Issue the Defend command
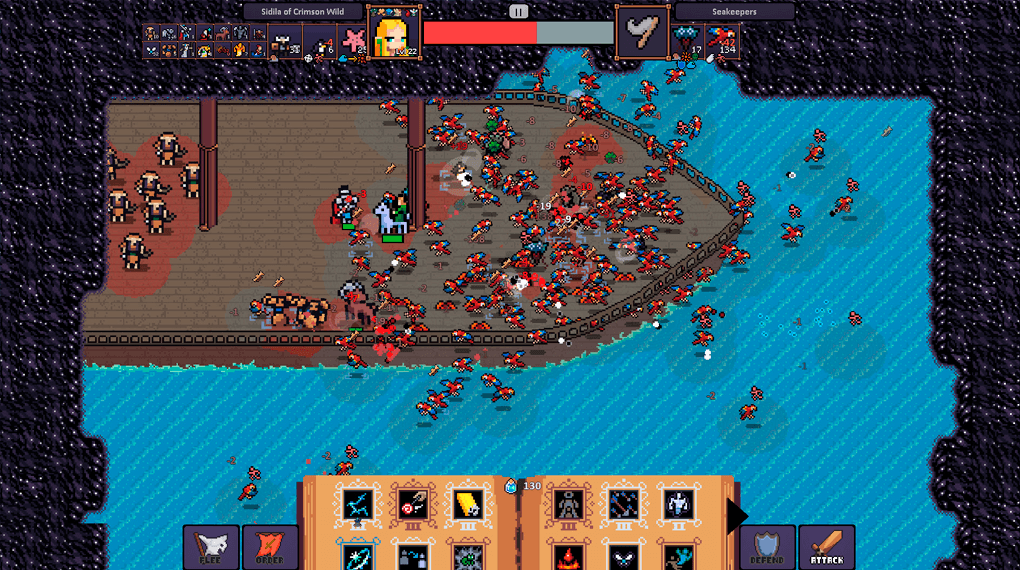This screenshot has height=570, width=1020. (769, 547)
